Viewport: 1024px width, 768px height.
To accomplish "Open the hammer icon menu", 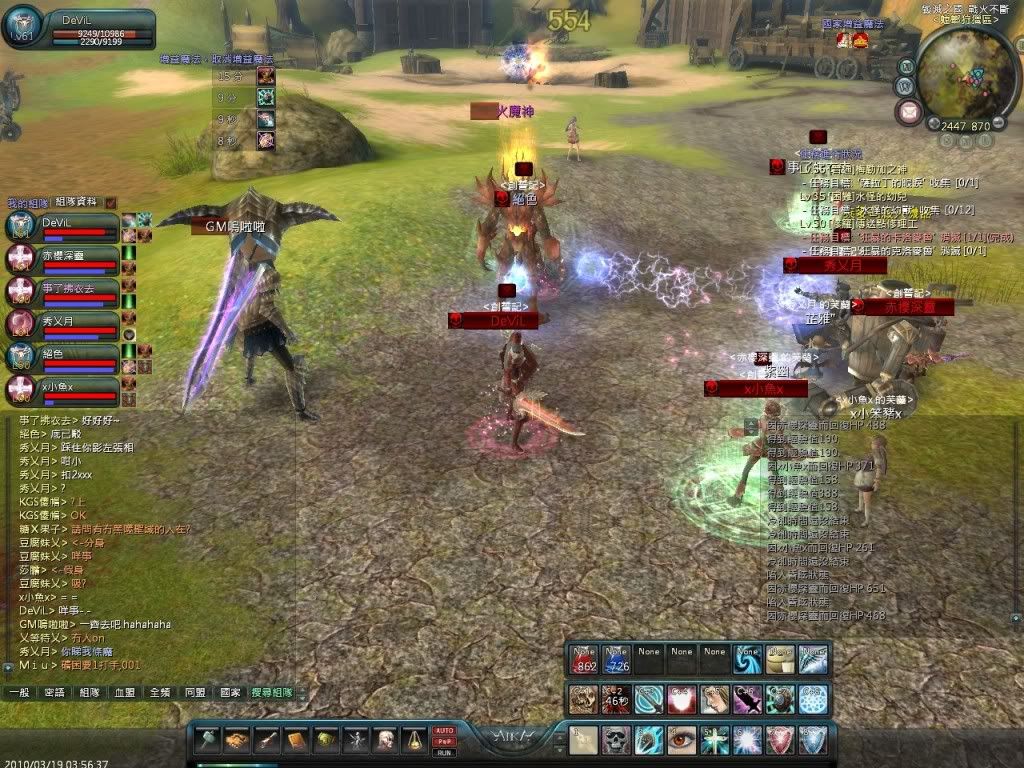I will (208, 740).
